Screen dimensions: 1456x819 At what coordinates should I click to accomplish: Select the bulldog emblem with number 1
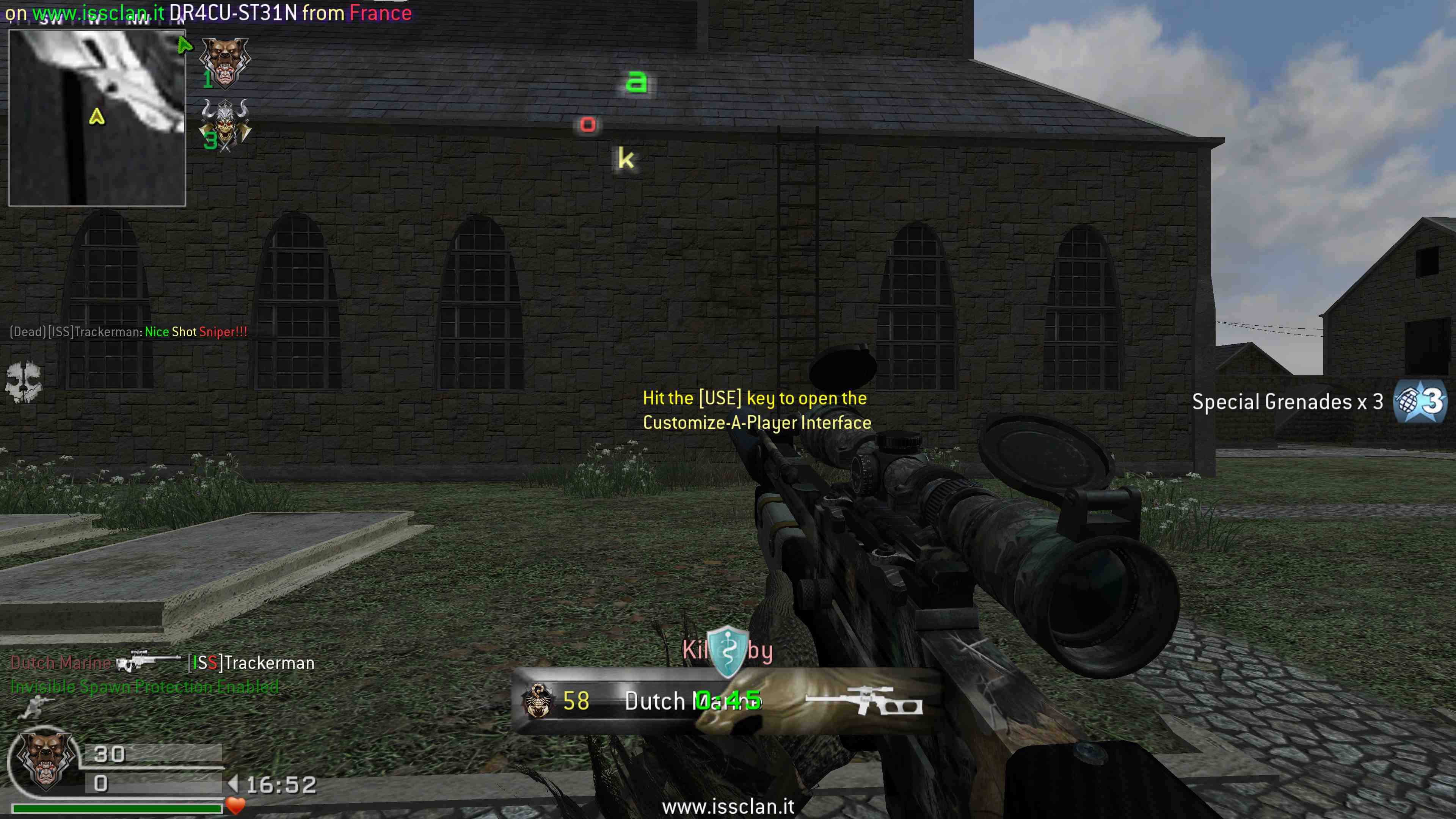point(225,63)
